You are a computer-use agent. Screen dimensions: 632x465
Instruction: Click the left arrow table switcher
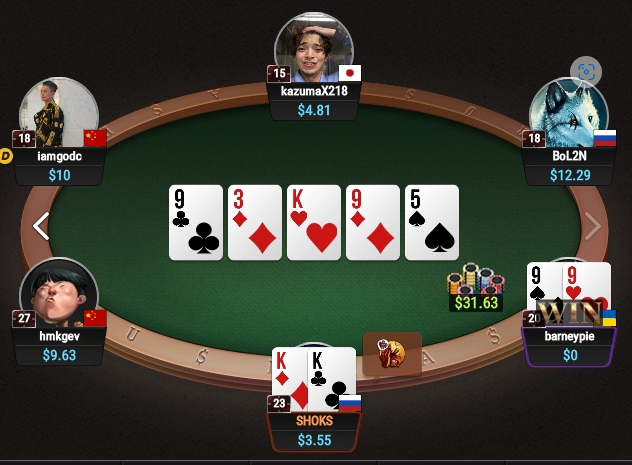[x=40, y=226]
